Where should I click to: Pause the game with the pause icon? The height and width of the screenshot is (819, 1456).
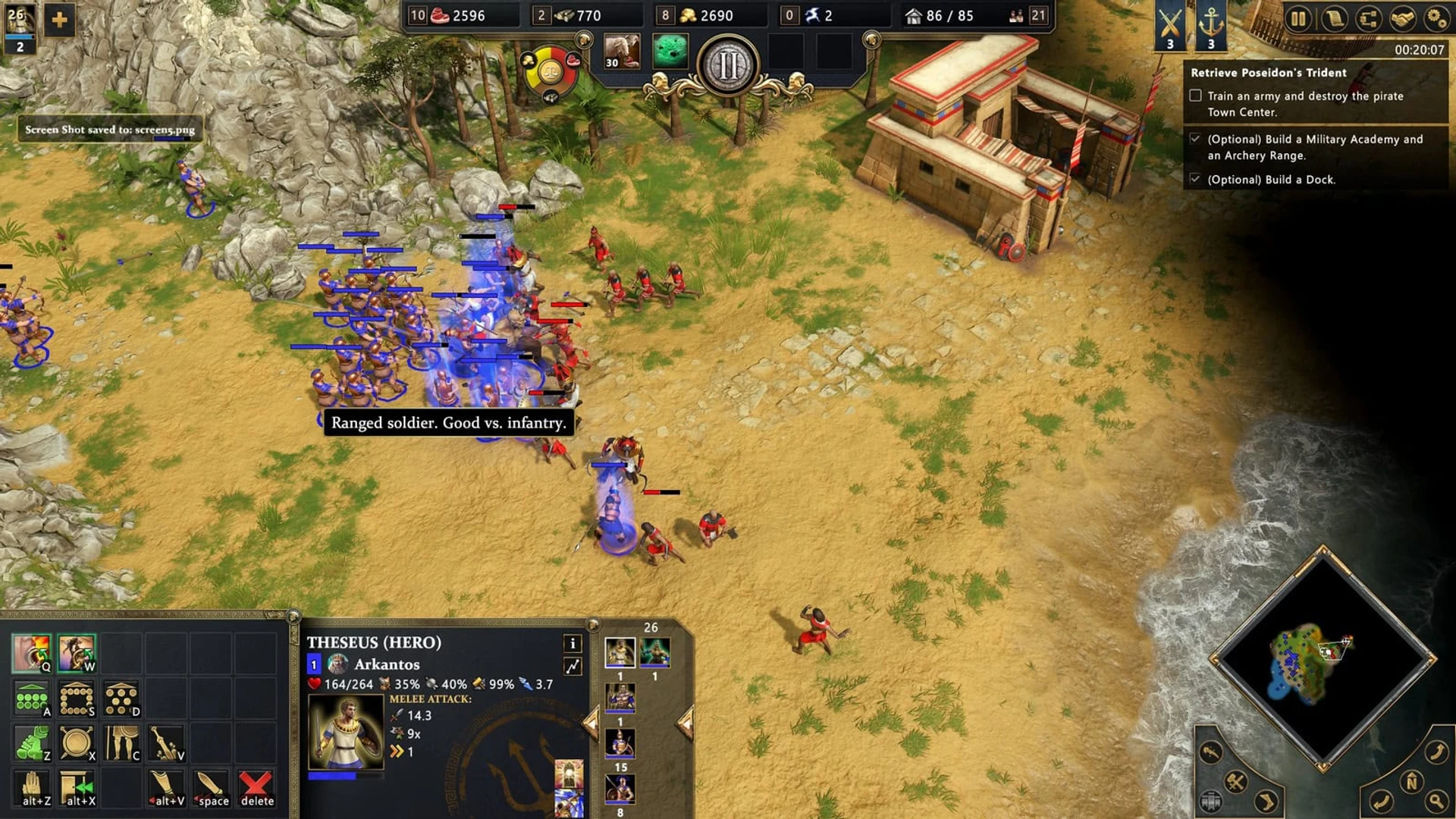coord(1300,17)
